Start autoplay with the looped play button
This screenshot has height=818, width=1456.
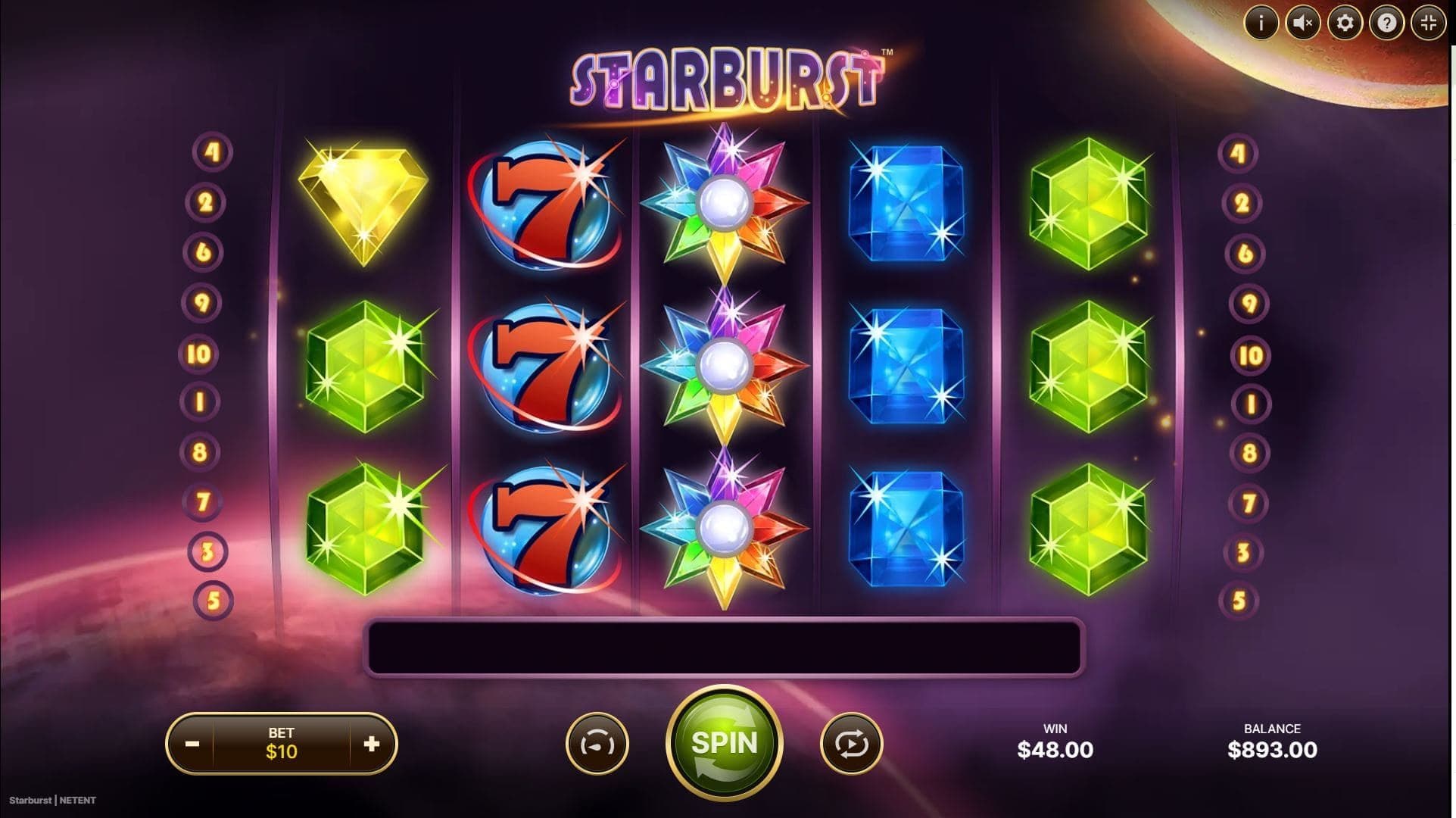click(851, 744)
